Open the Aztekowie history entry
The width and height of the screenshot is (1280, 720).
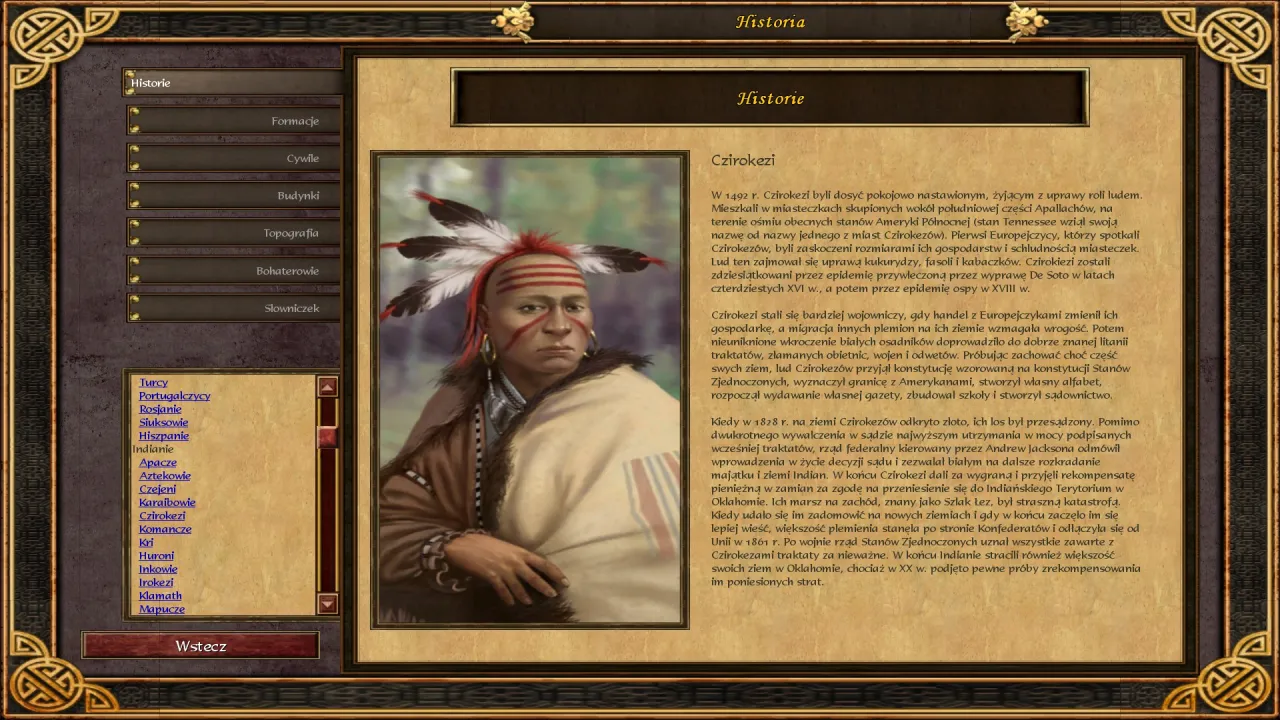pyautogui.click(x=165, y=475)
